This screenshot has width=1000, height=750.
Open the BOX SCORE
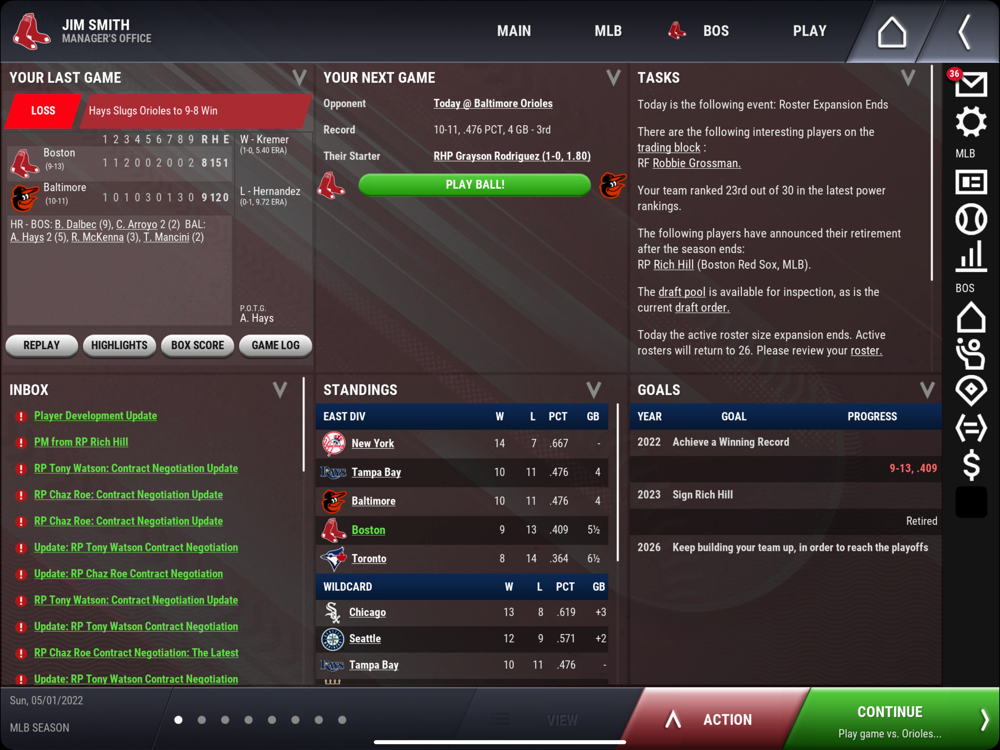click(197, 346)
